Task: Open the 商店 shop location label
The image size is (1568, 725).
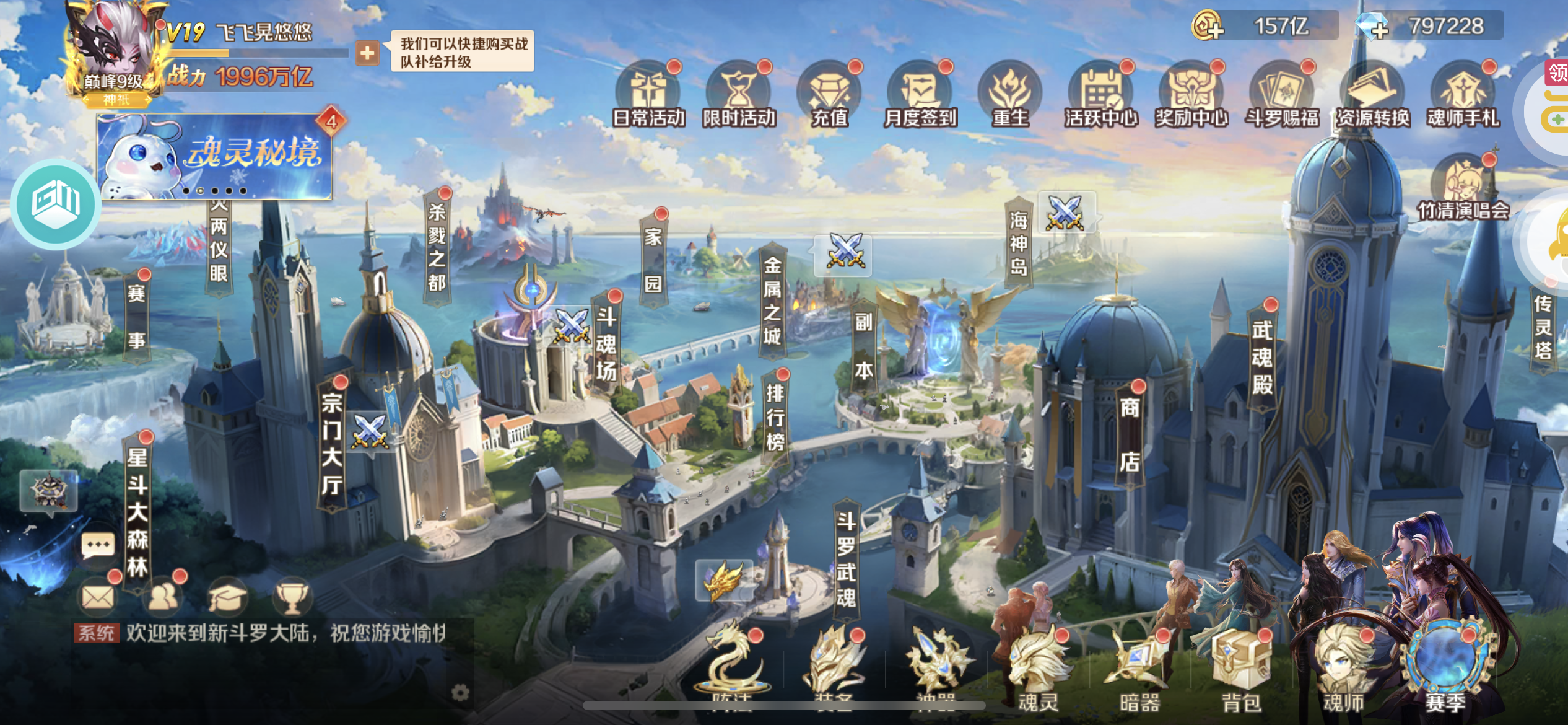Action: [x=1129, y=434]
